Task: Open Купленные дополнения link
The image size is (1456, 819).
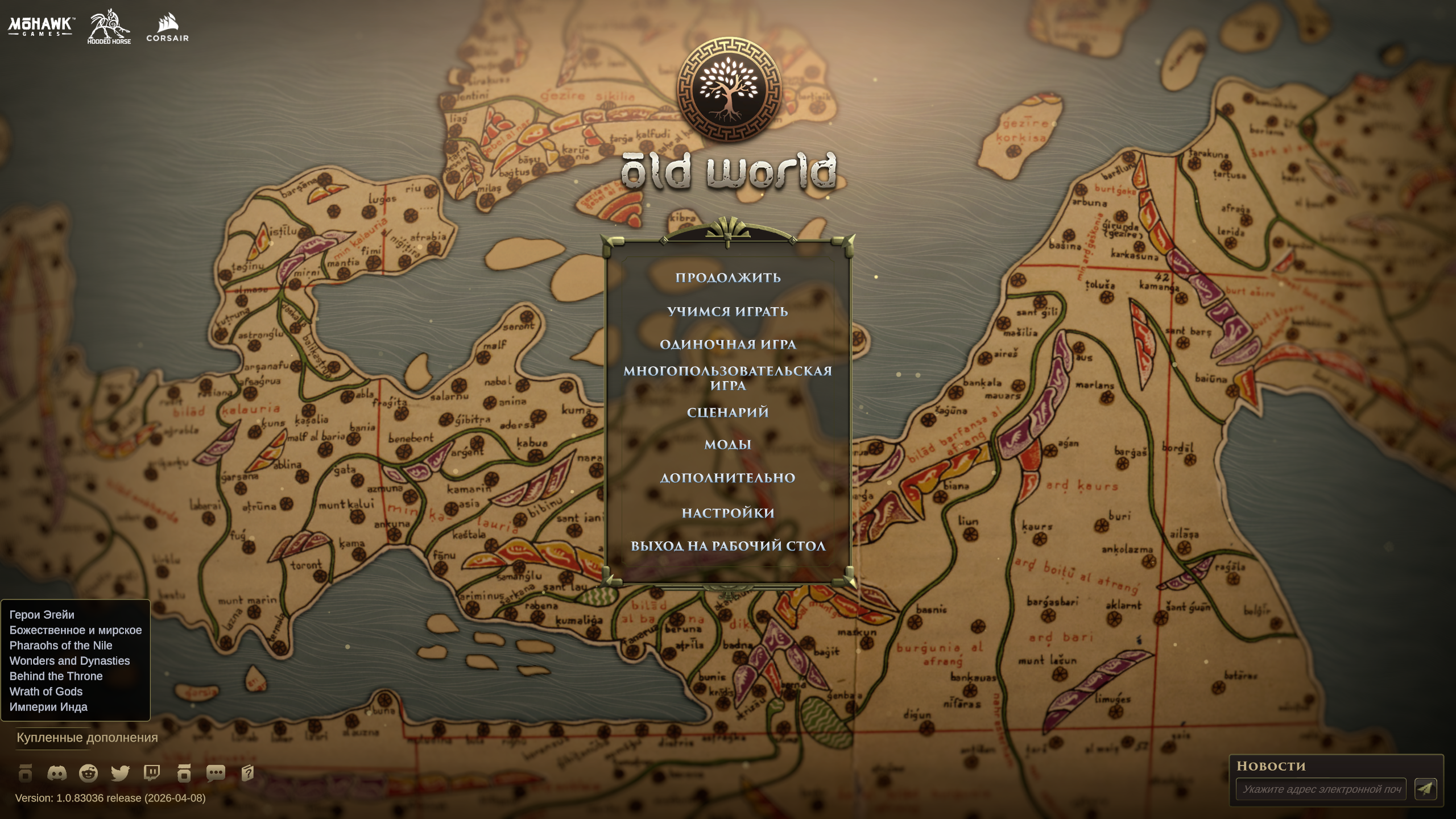Action: (x=87, y=738)
